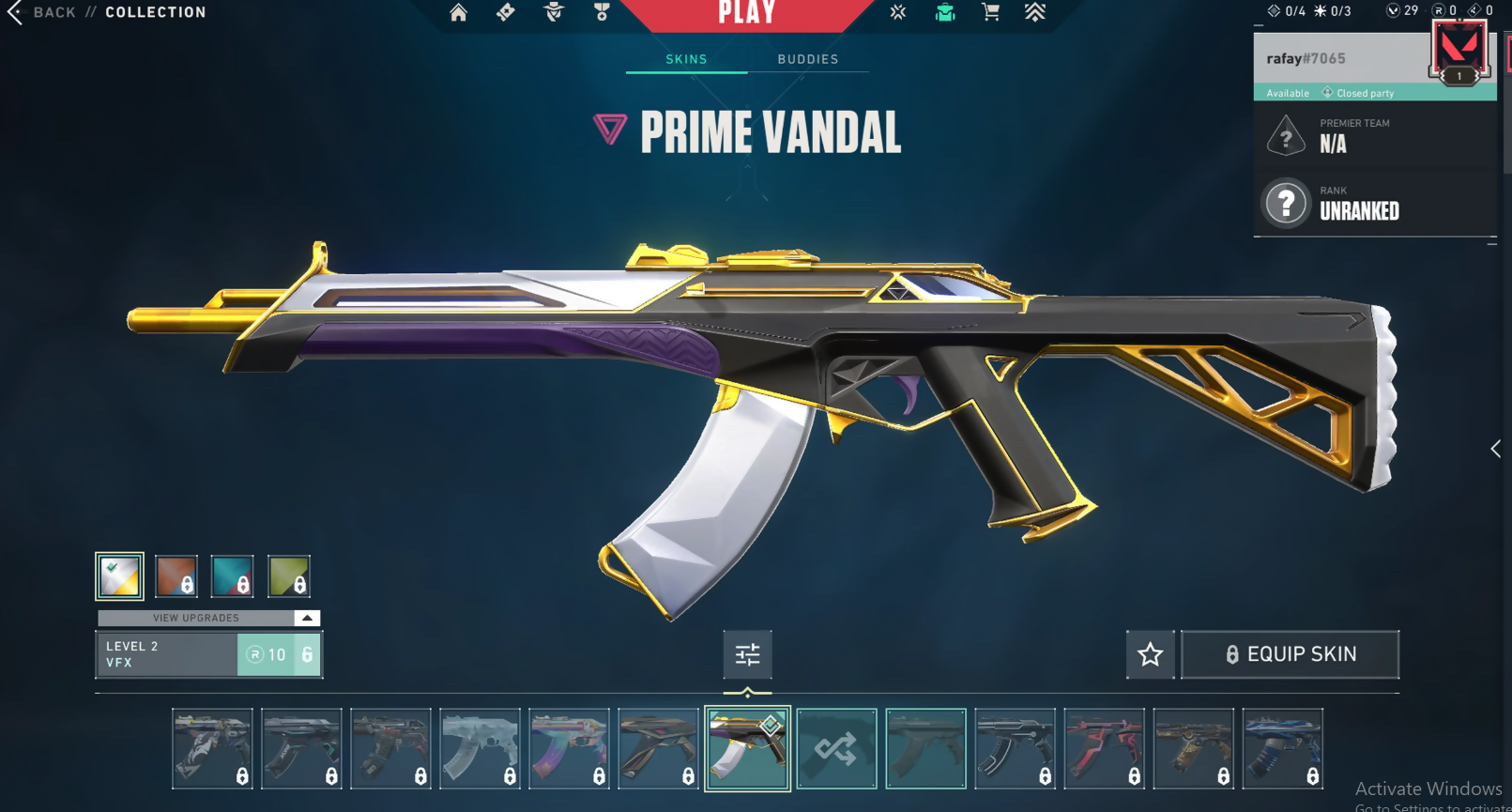Unlock the Level 2 VFX upgrade
This screenshot has width=1512, height=812.
(x=279, y=654)
